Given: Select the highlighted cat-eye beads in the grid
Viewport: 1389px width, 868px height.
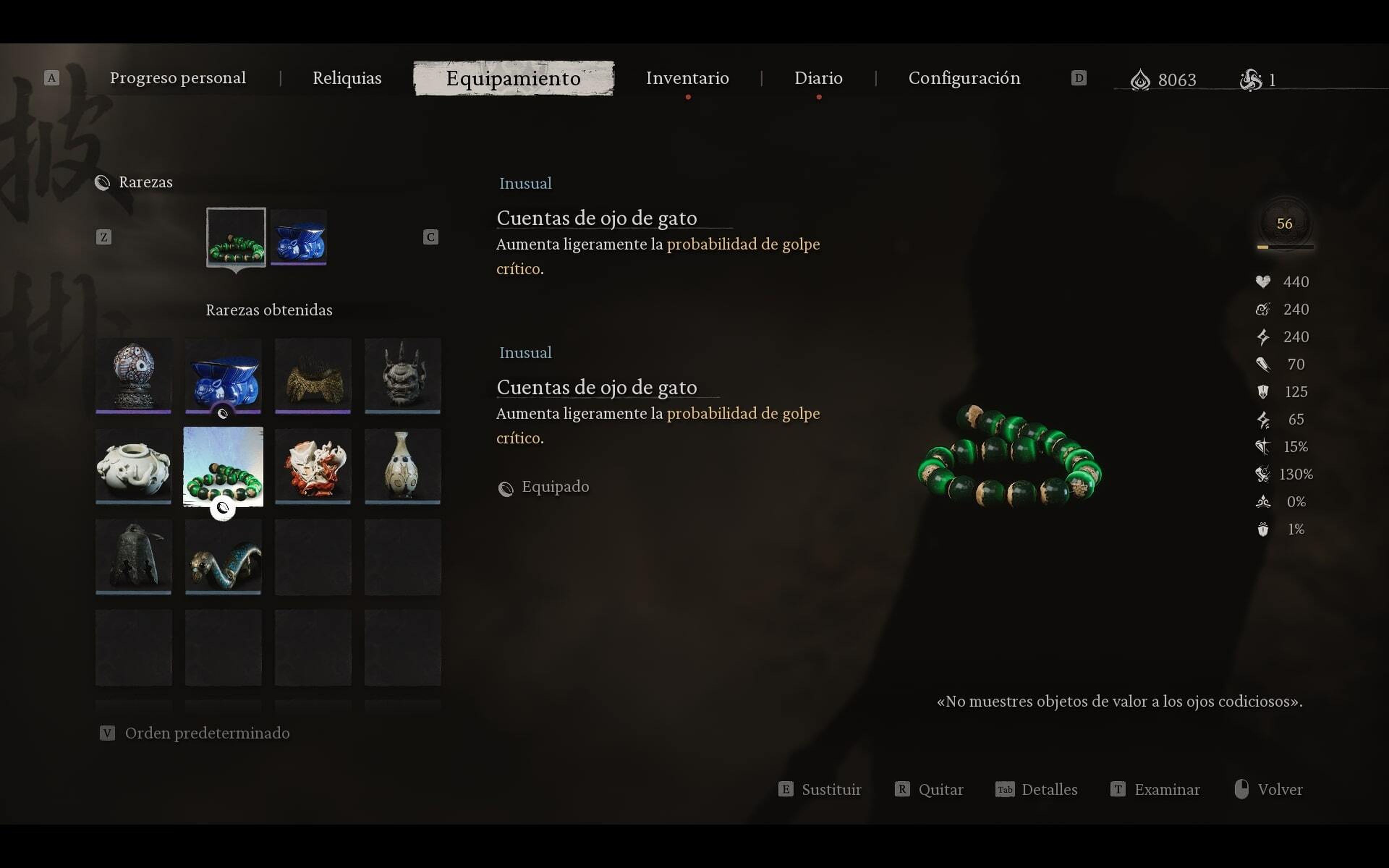Looking at the screenshot, I should [x=223, y=465].
